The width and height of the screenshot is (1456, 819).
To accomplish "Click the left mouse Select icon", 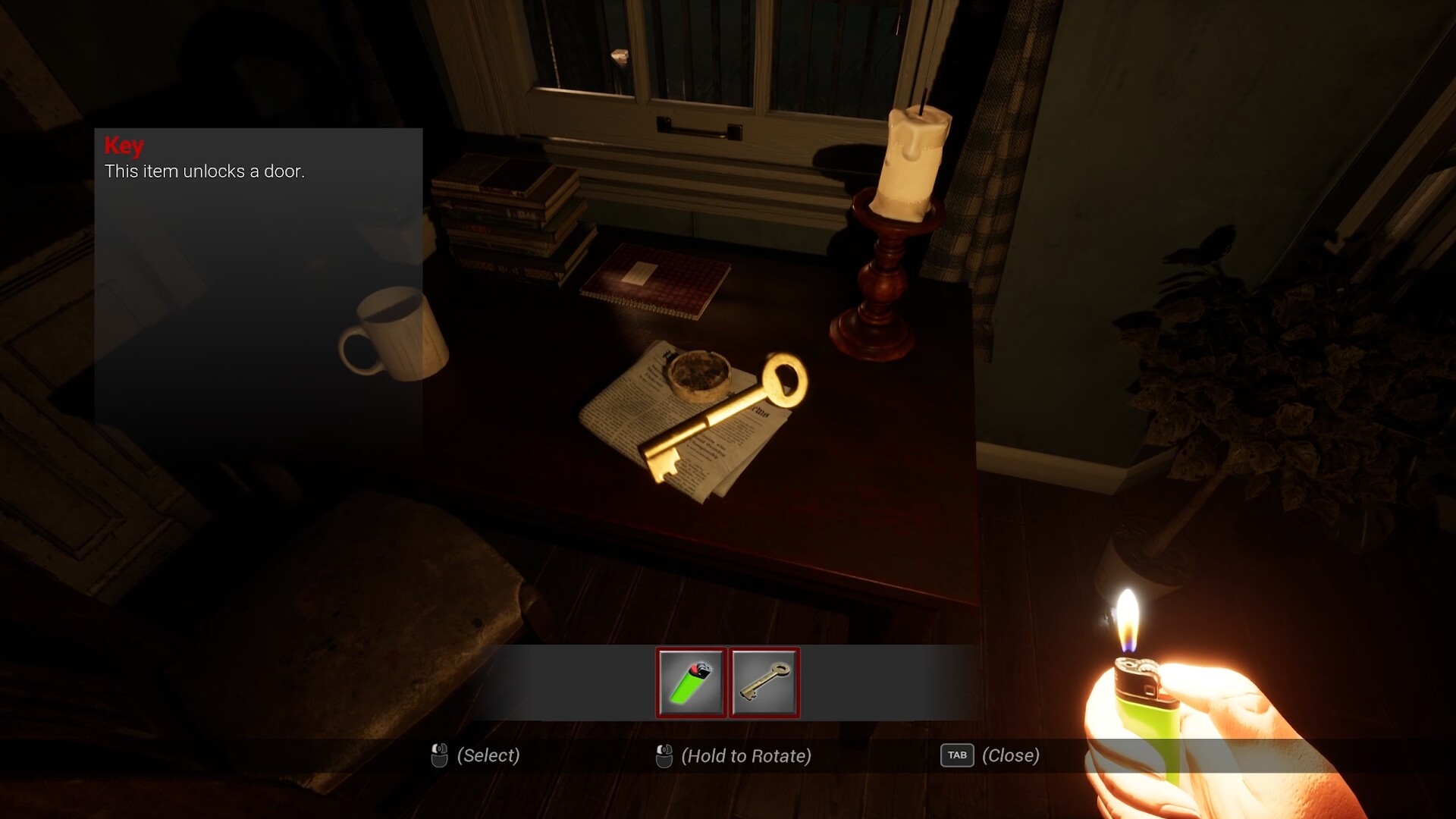I will pyautogui.click(x=438, y=755).
